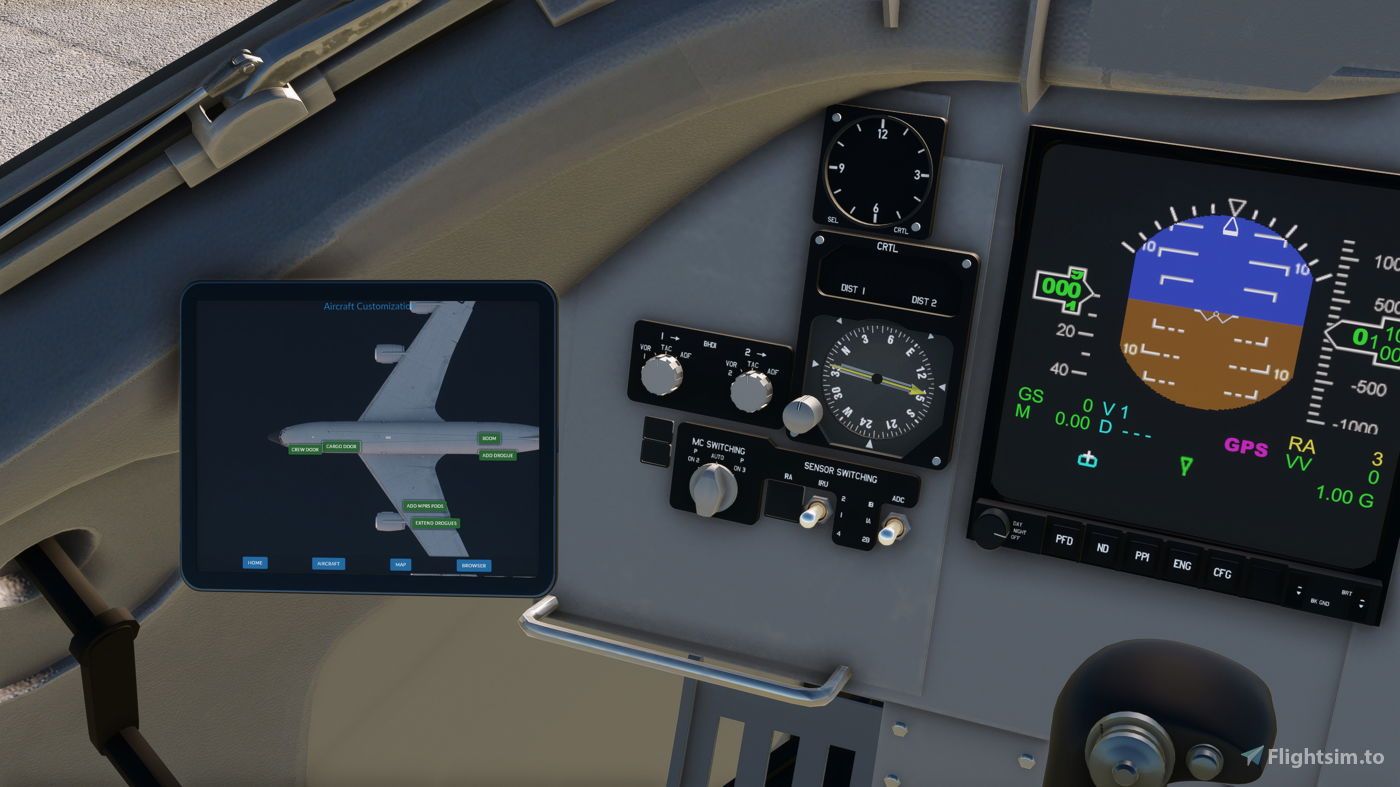
Task: Select the PFD display mode on the MFD bezel
Action: 1063,541
